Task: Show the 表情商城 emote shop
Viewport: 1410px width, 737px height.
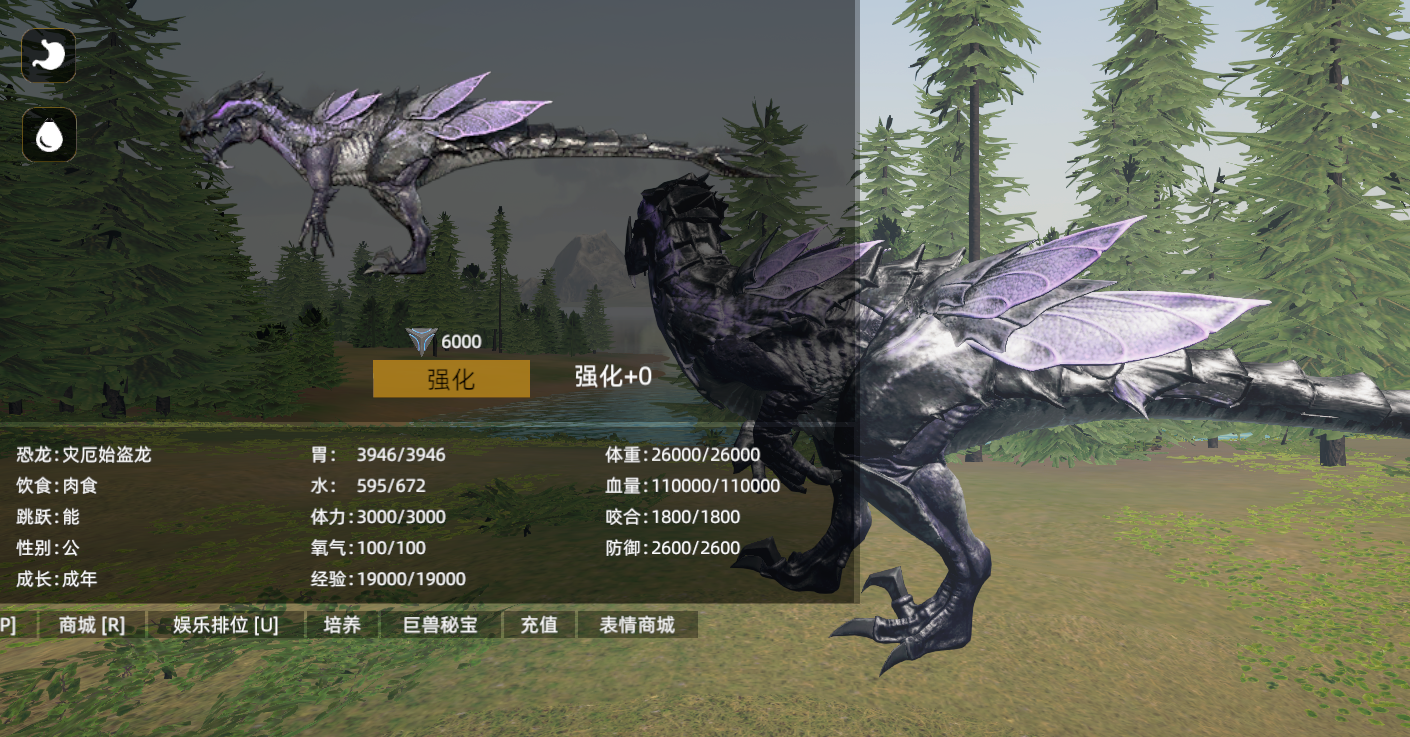Action: tap(637, 625)
